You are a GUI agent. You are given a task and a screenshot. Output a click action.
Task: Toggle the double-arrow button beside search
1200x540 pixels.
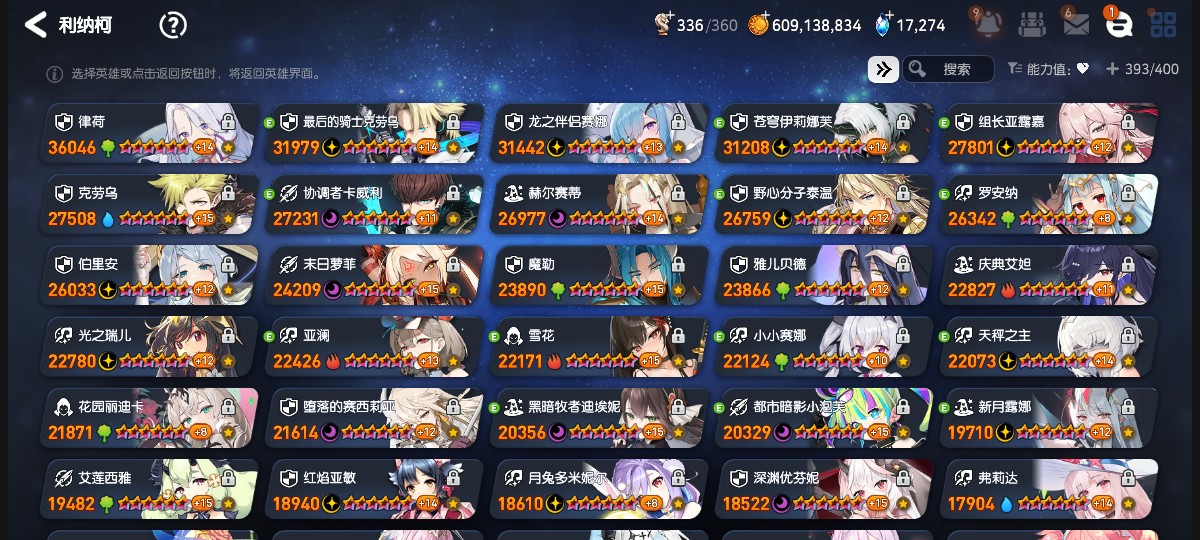pyautogui.click(x=883, y=69)
